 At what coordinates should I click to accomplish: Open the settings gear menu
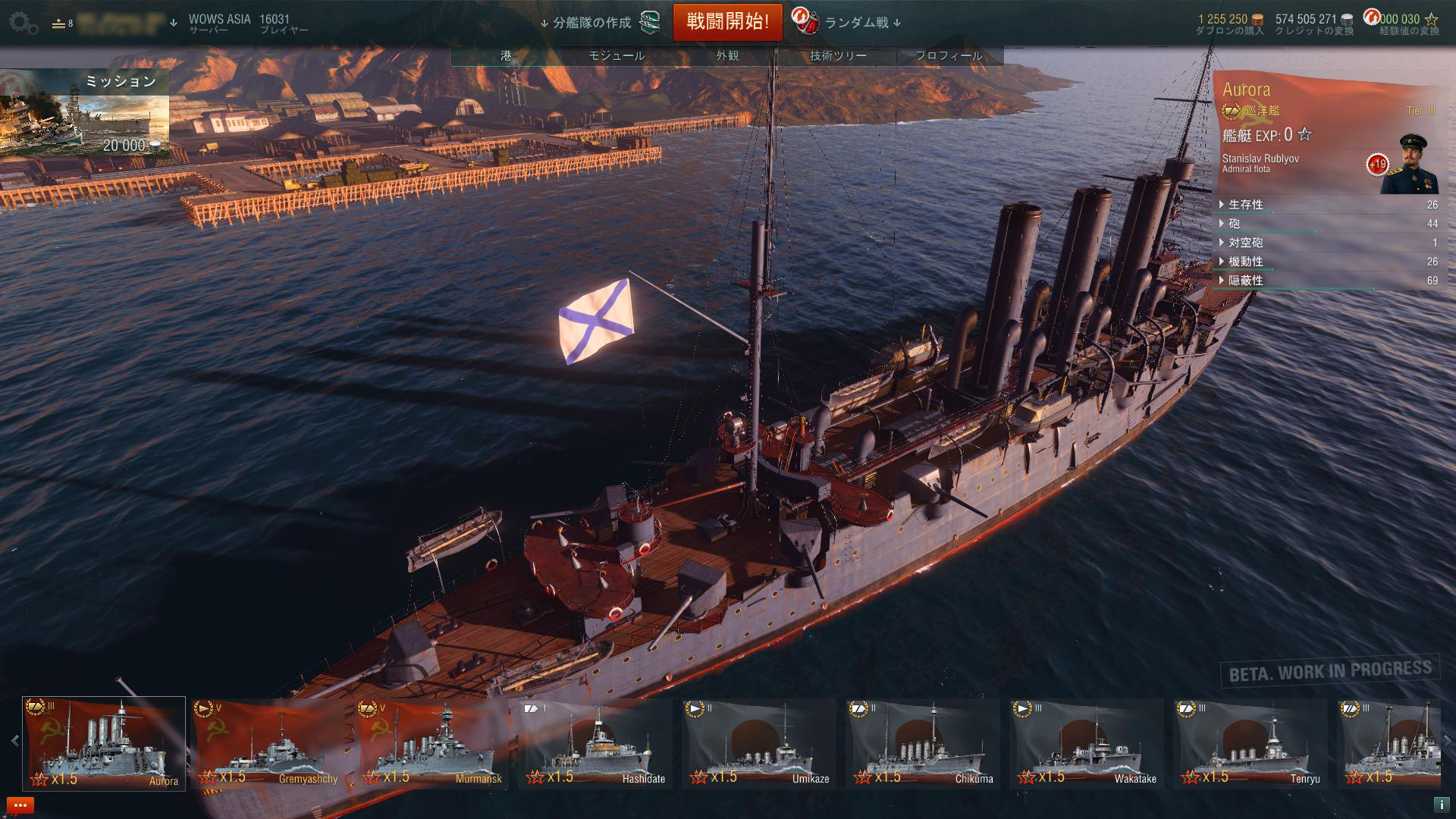tap(23, 24)
